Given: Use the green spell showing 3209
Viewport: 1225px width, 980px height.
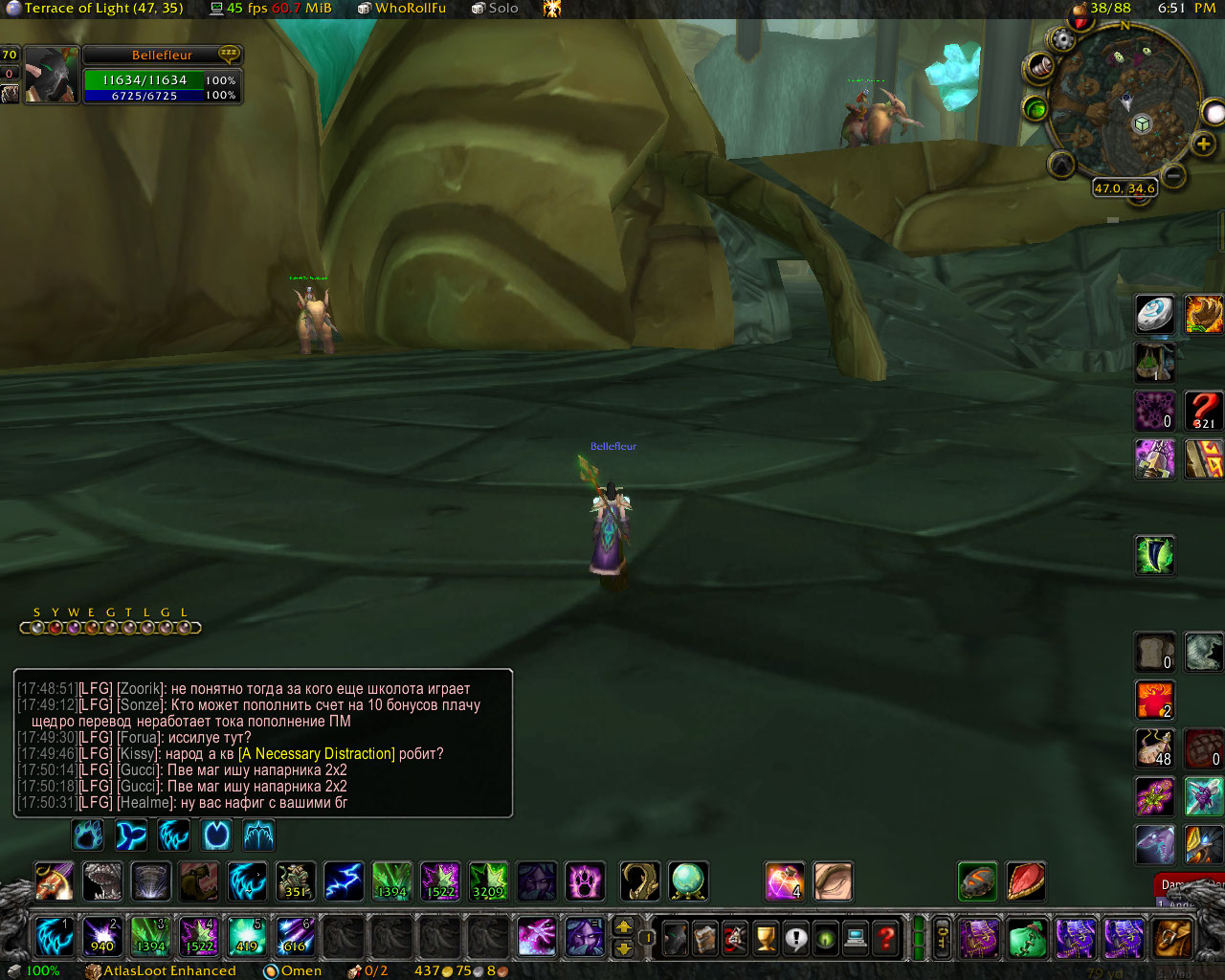Looking at the screenshot, I should pos(488,881).
